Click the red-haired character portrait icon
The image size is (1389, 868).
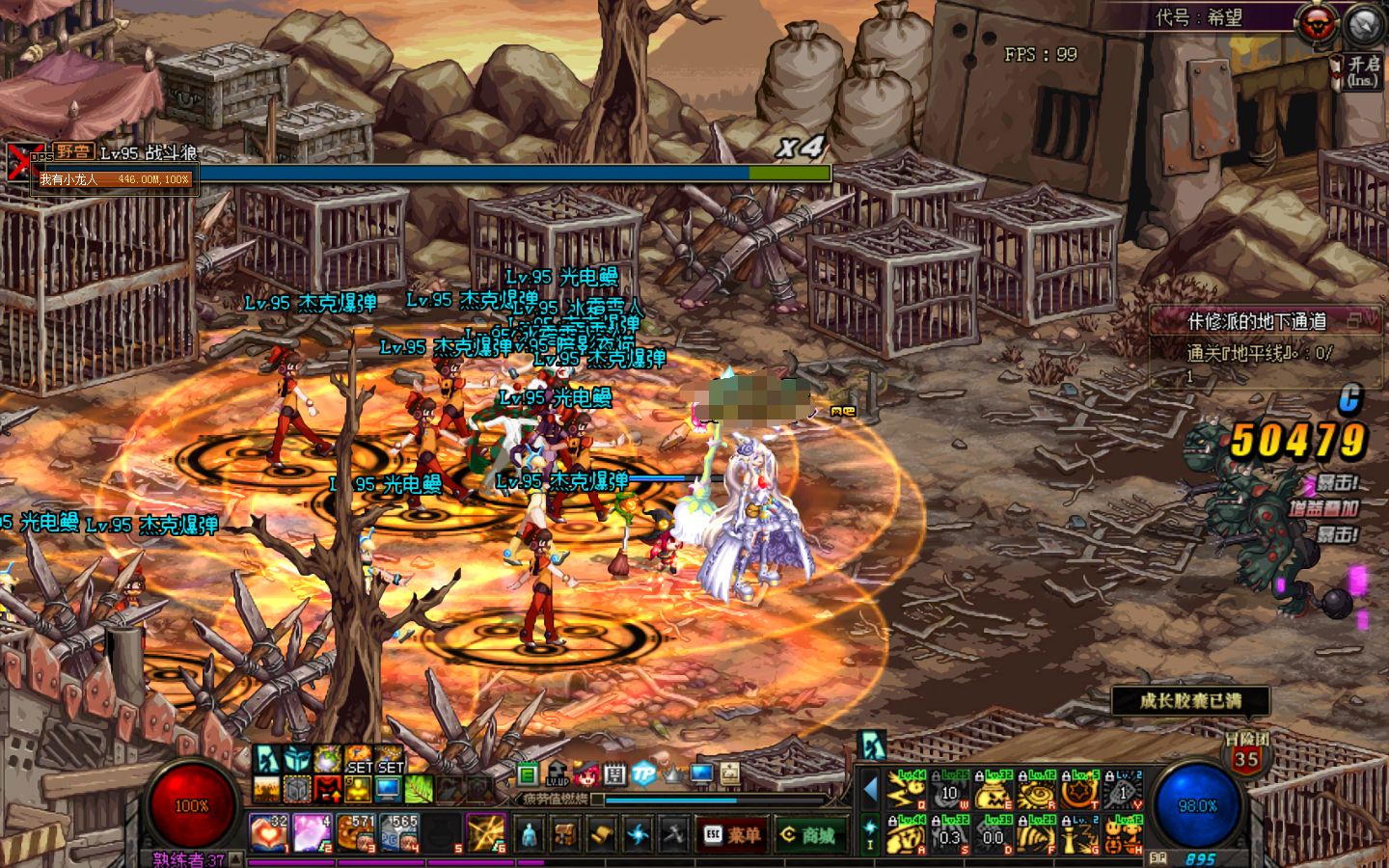[586, 773]
